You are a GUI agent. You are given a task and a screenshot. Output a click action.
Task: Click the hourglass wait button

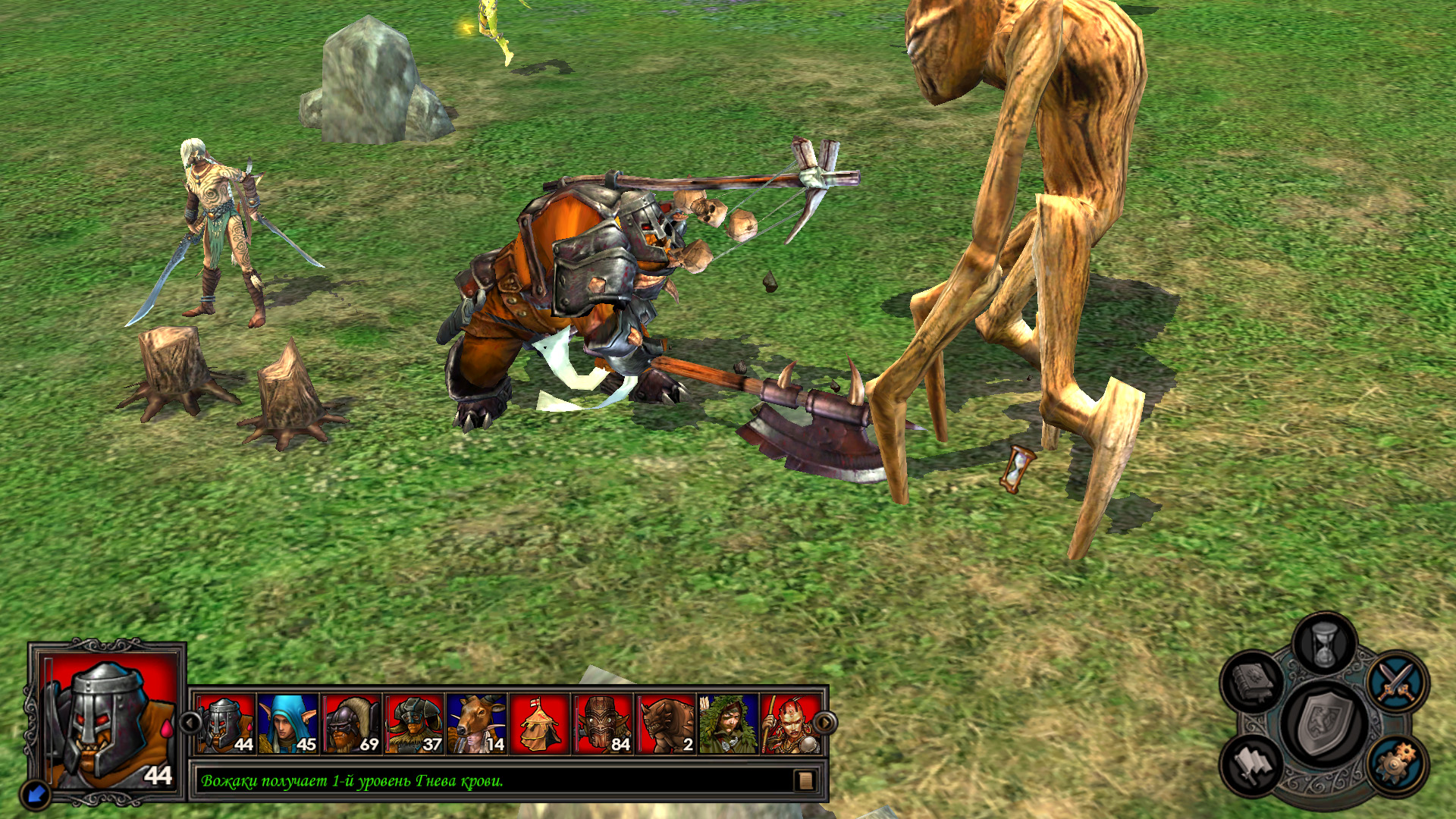pyautogui.click(x=1324, y=644)
